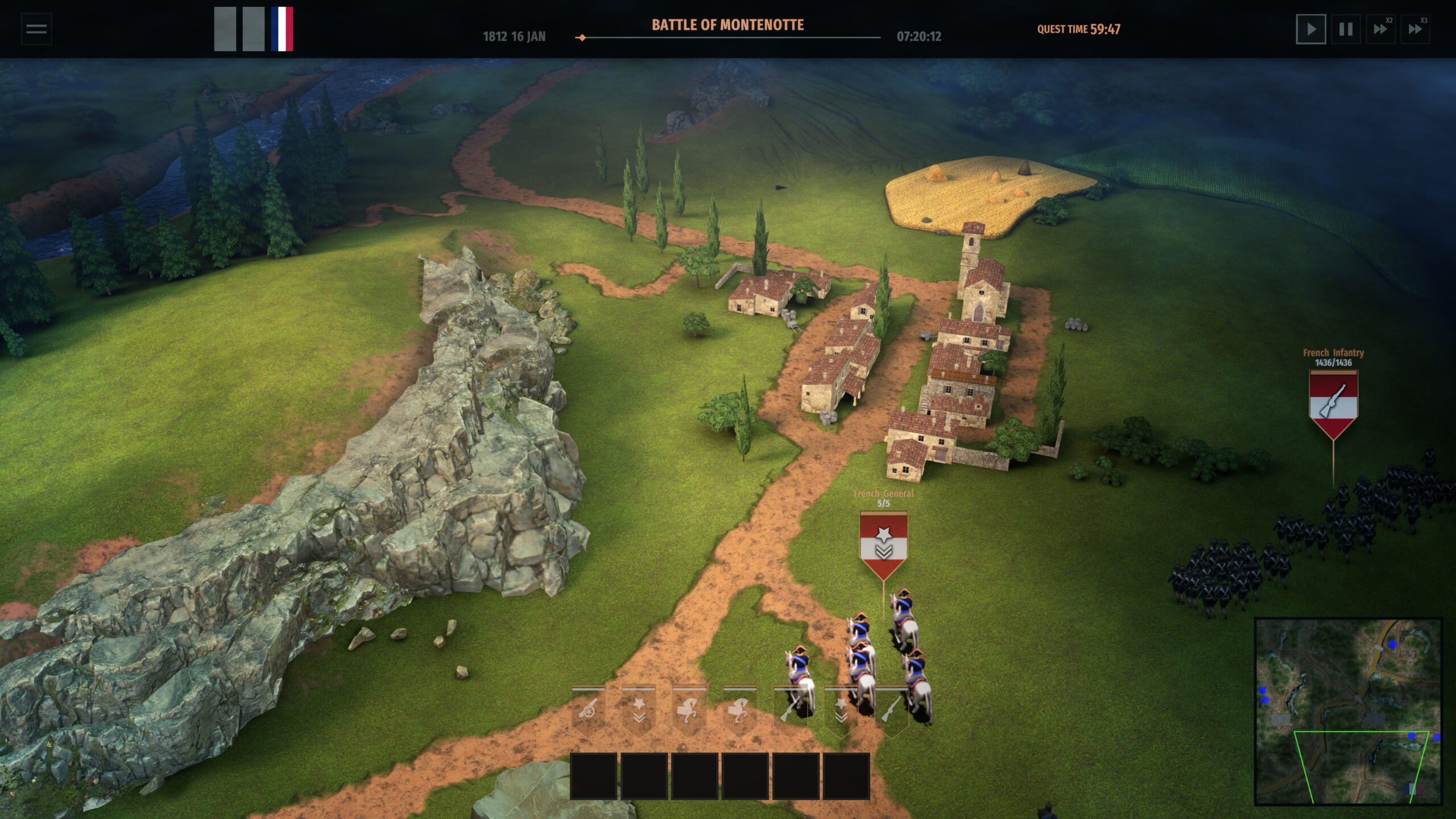Viewport: 1456px width, 819px height.
Task: Open the hamburger menu
Action: (35, 28)
